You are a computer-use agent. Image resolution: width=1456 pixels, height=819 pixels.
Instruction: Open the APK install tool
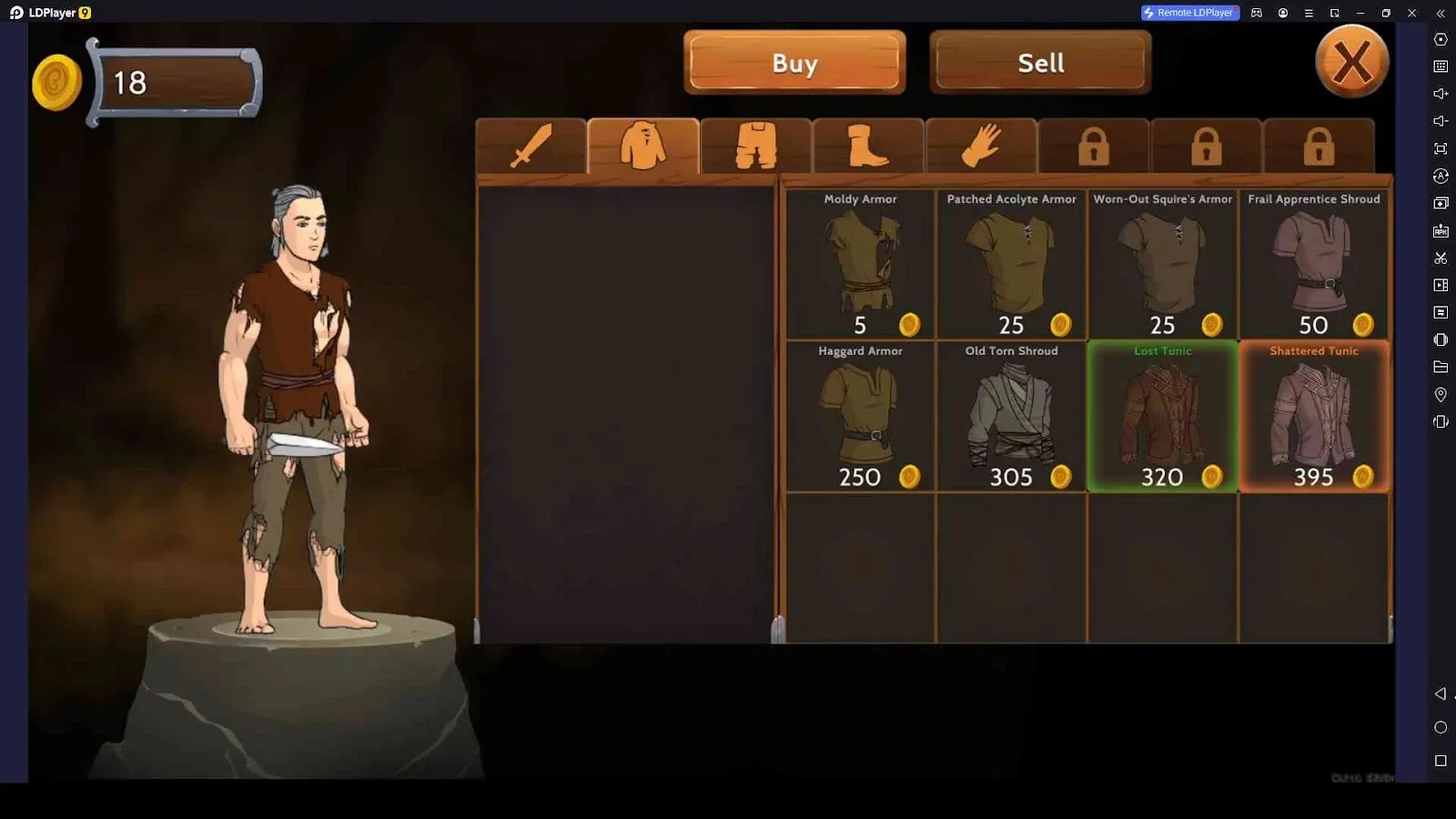1441,230
